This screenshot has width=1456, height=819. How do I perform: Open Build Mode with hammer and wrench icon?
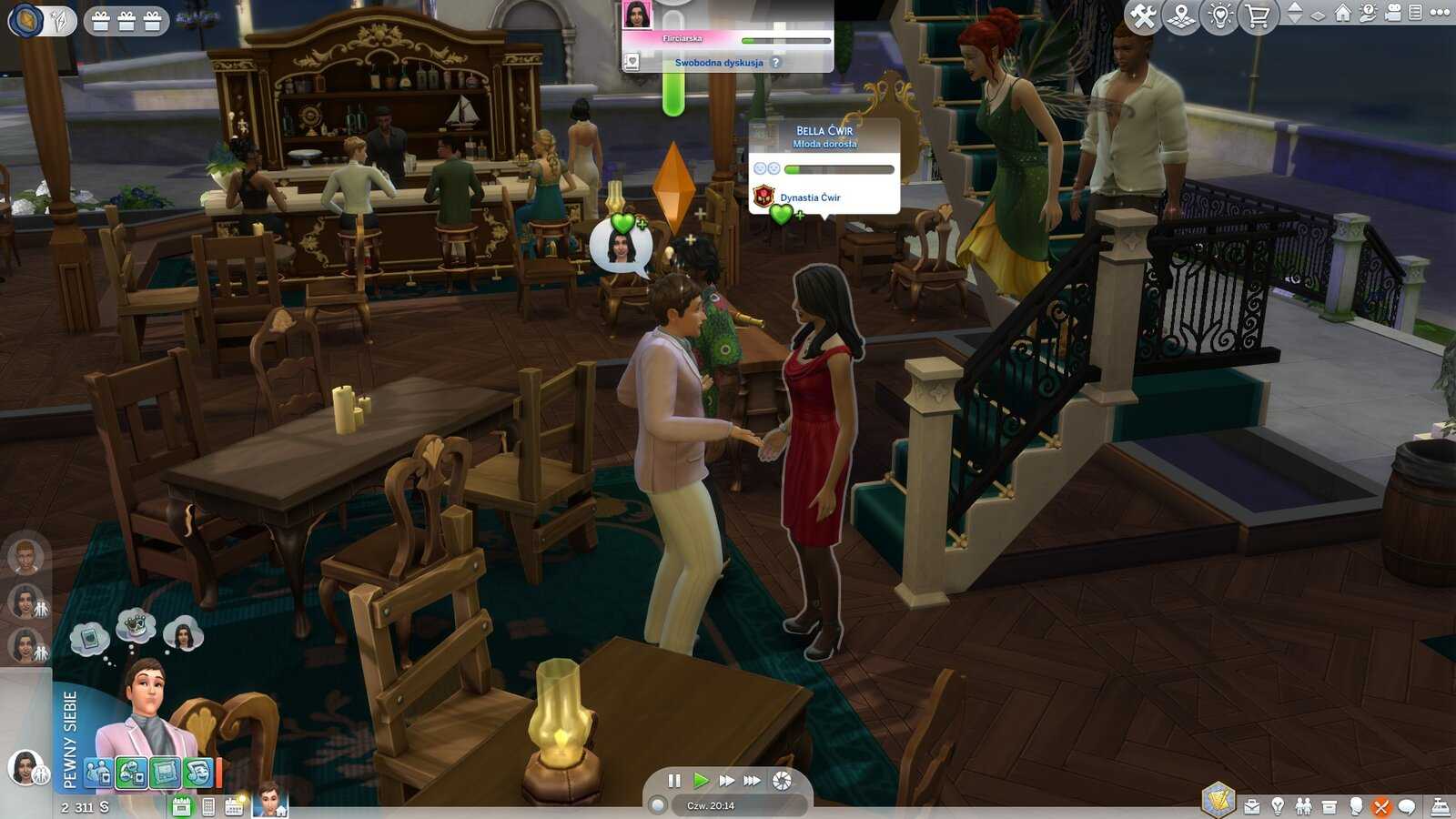coord(1142,15)
